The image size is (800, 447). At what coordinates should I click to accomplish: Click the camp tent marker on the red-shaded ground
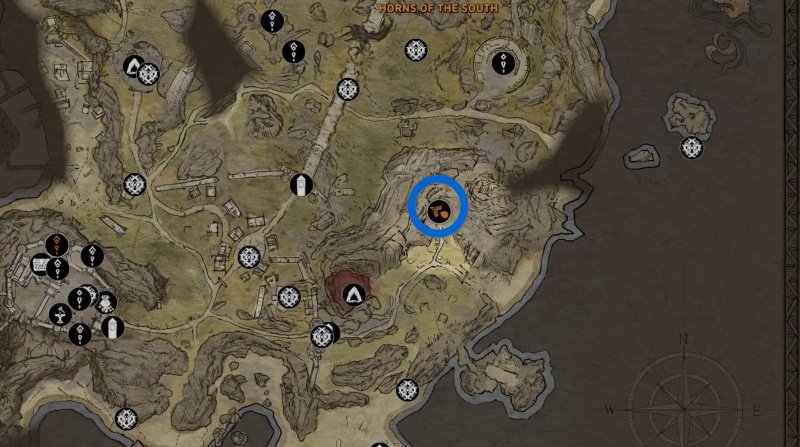(x=352, y=294)
